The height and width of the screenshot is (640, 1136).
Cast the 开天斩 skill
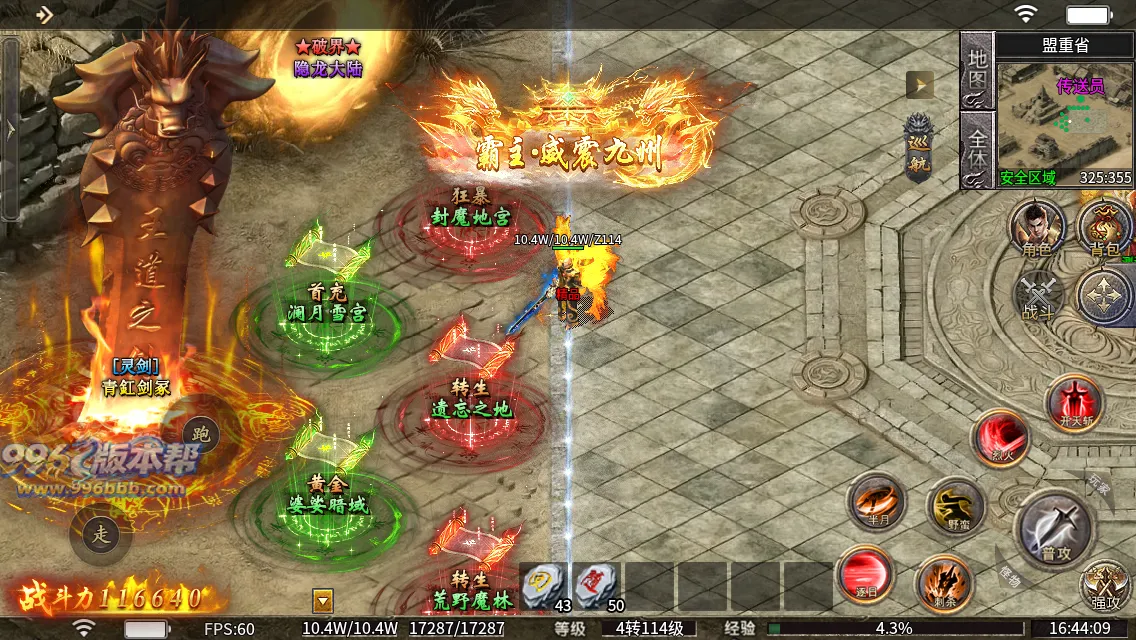(x=1073, y=403)
